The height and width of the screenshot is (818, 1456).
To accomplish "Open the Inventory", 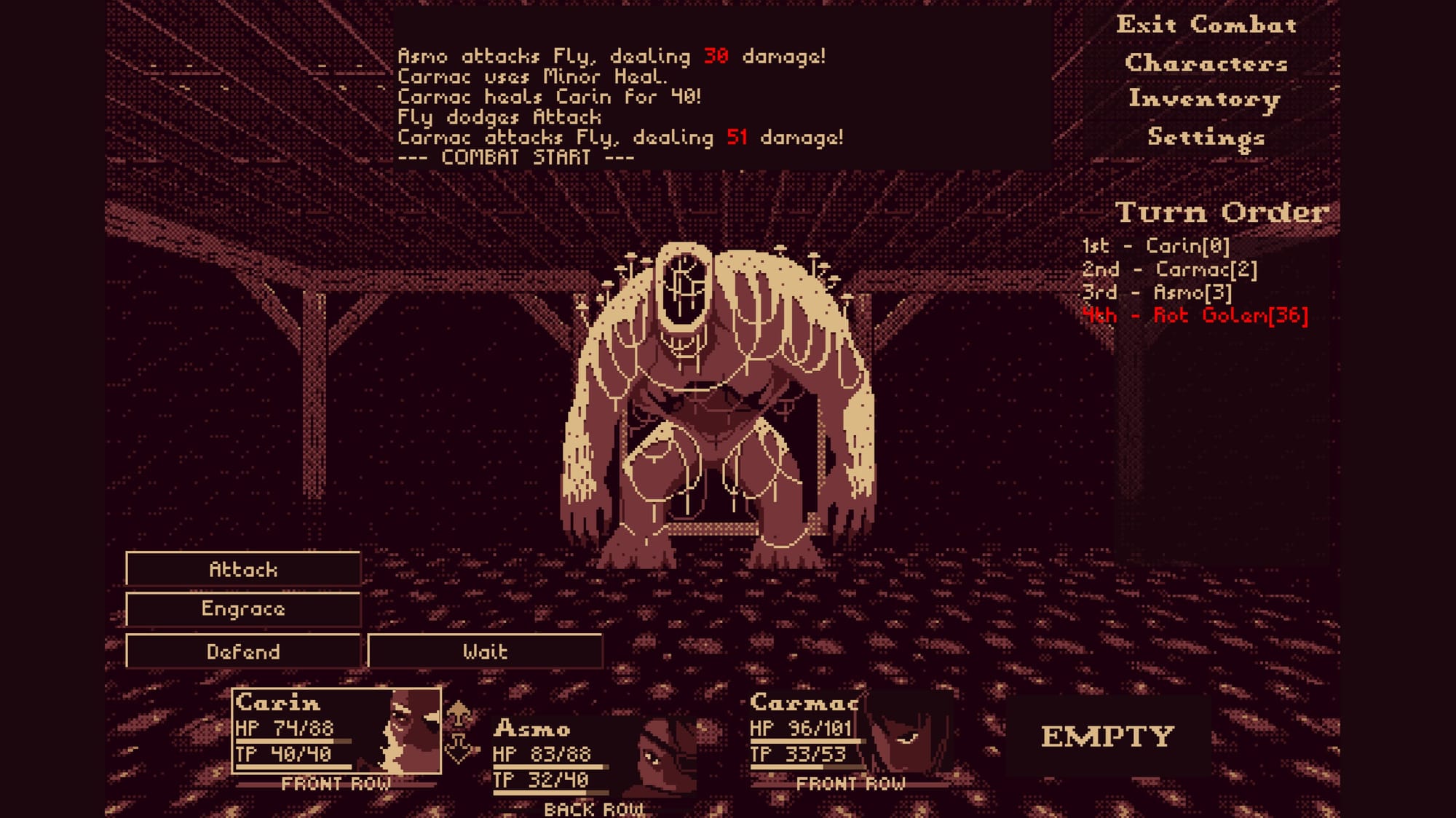I will coord(1204,99).
